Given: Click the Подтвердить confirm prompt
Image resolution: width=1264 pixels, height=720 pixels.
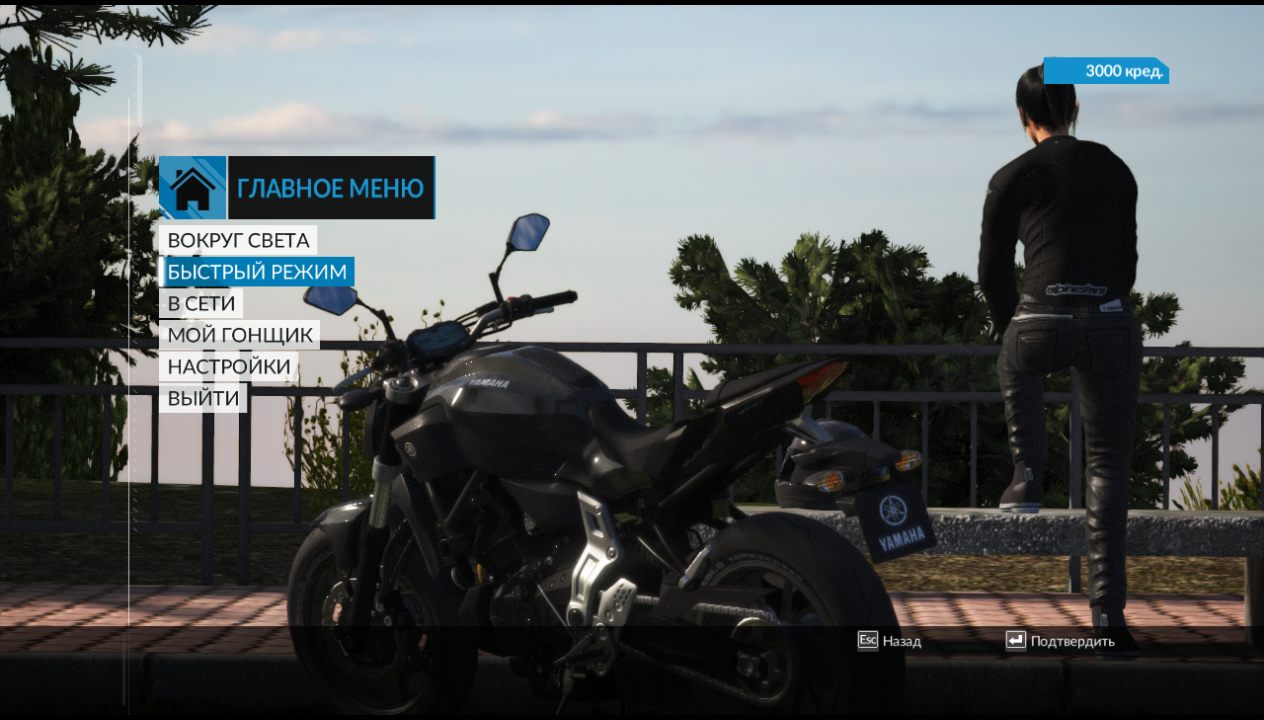Looking at the screenshot, I should (x=1060, y=641).
